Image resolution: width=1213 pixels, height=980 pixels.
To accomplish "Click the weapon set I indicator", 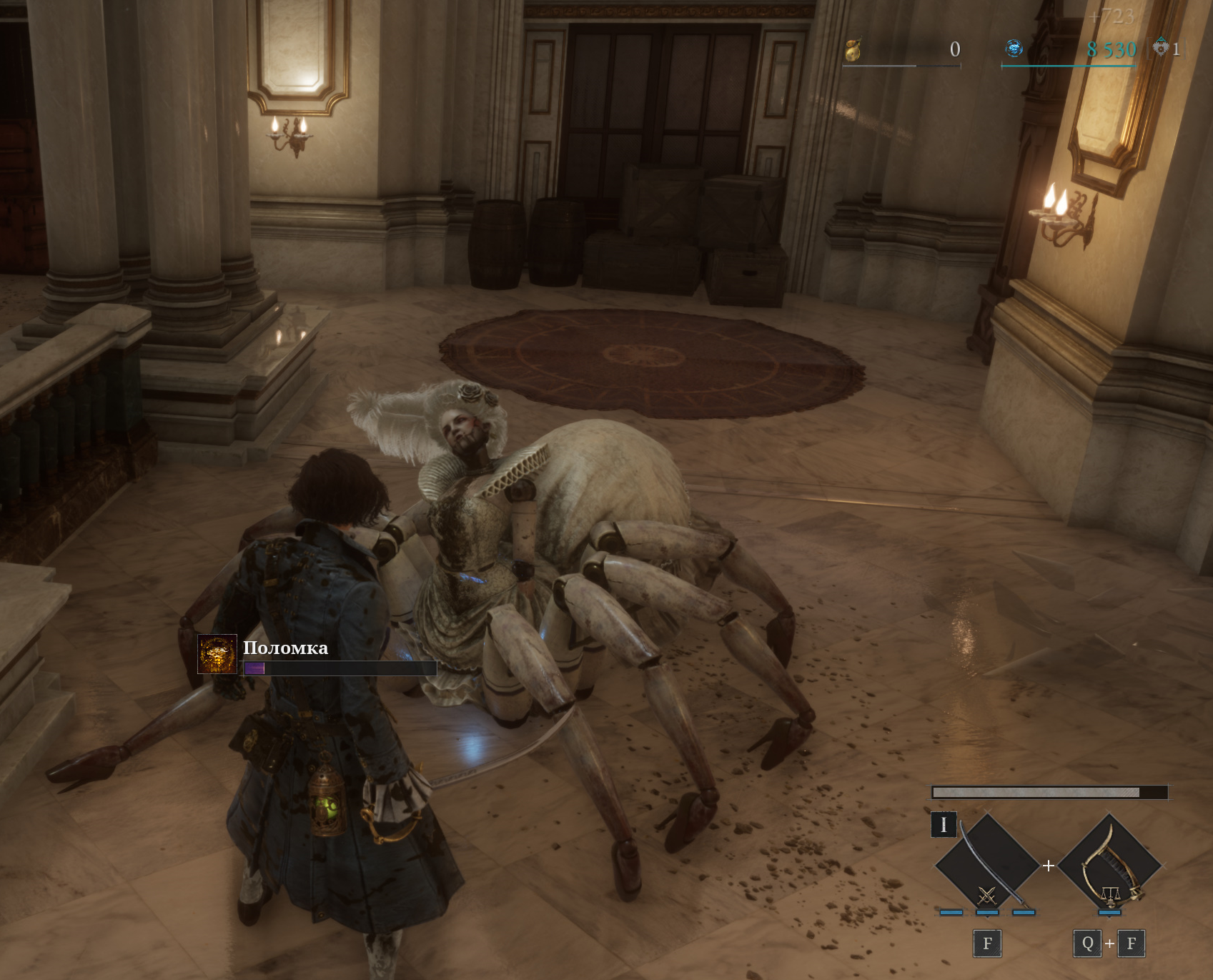I will click(943, 824).
